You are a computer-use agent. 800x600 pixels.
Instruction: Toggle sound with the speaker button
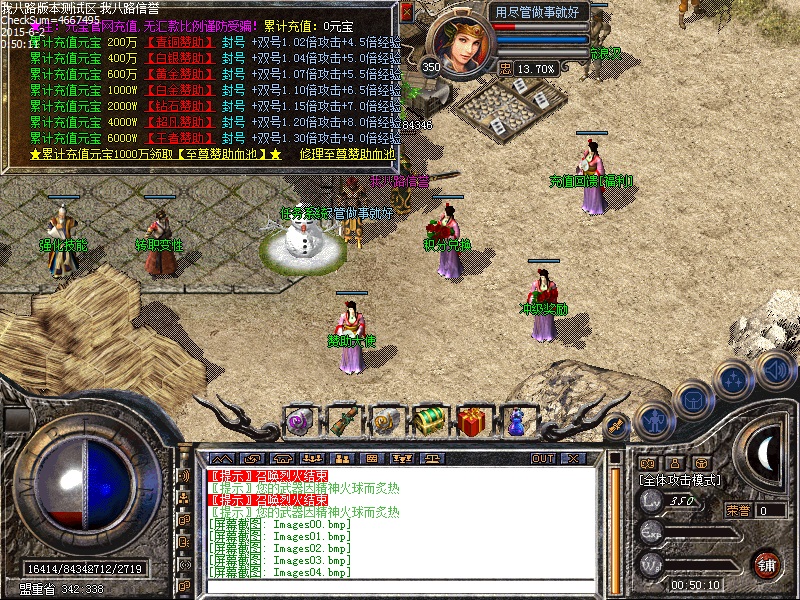(x=773, y=368)
